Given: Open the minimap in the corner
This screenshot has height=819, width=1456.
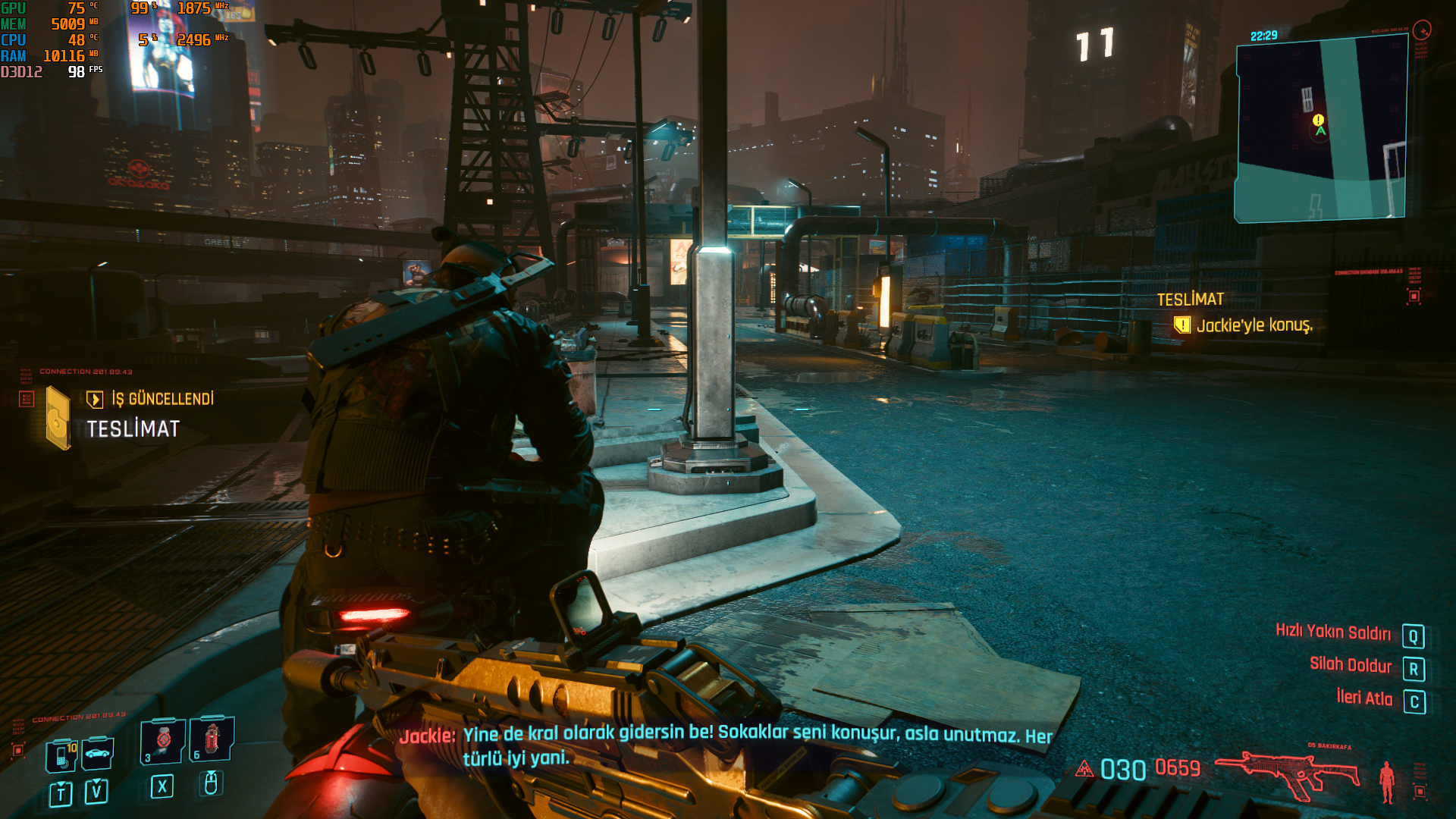Looking at the screenshot, I should coord(1320,130).
